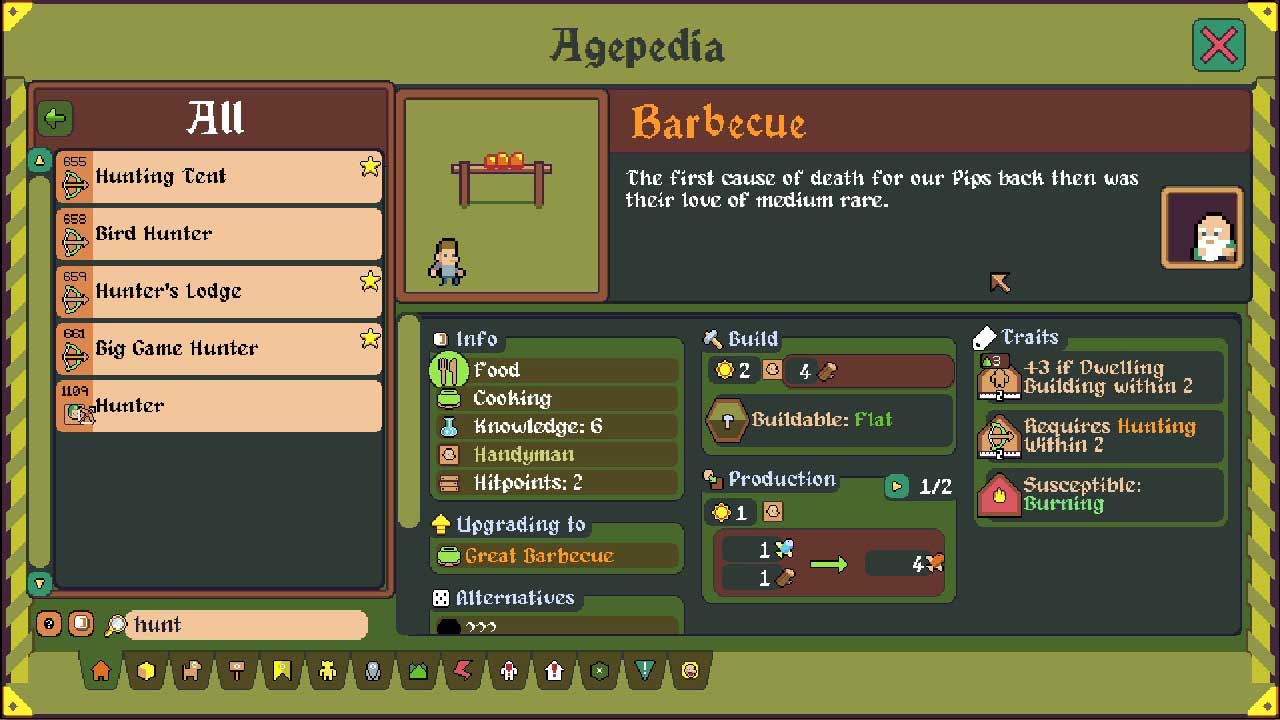1280x720 pixels.
Task: Select the Hunting Tent entry
Action: pos(218,177)
